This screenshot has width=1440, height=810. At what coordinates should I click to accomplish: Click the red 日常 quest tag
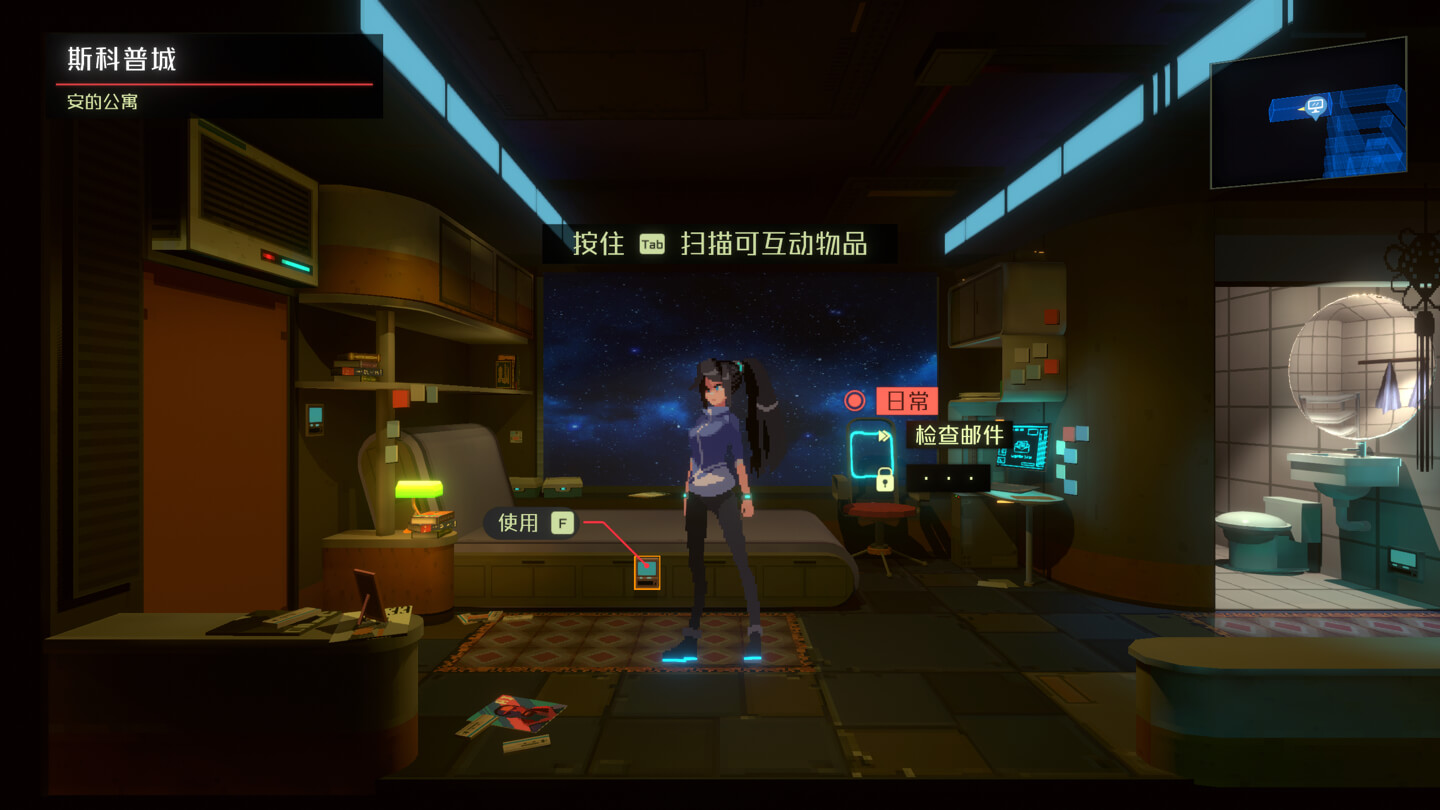[906, 401]
